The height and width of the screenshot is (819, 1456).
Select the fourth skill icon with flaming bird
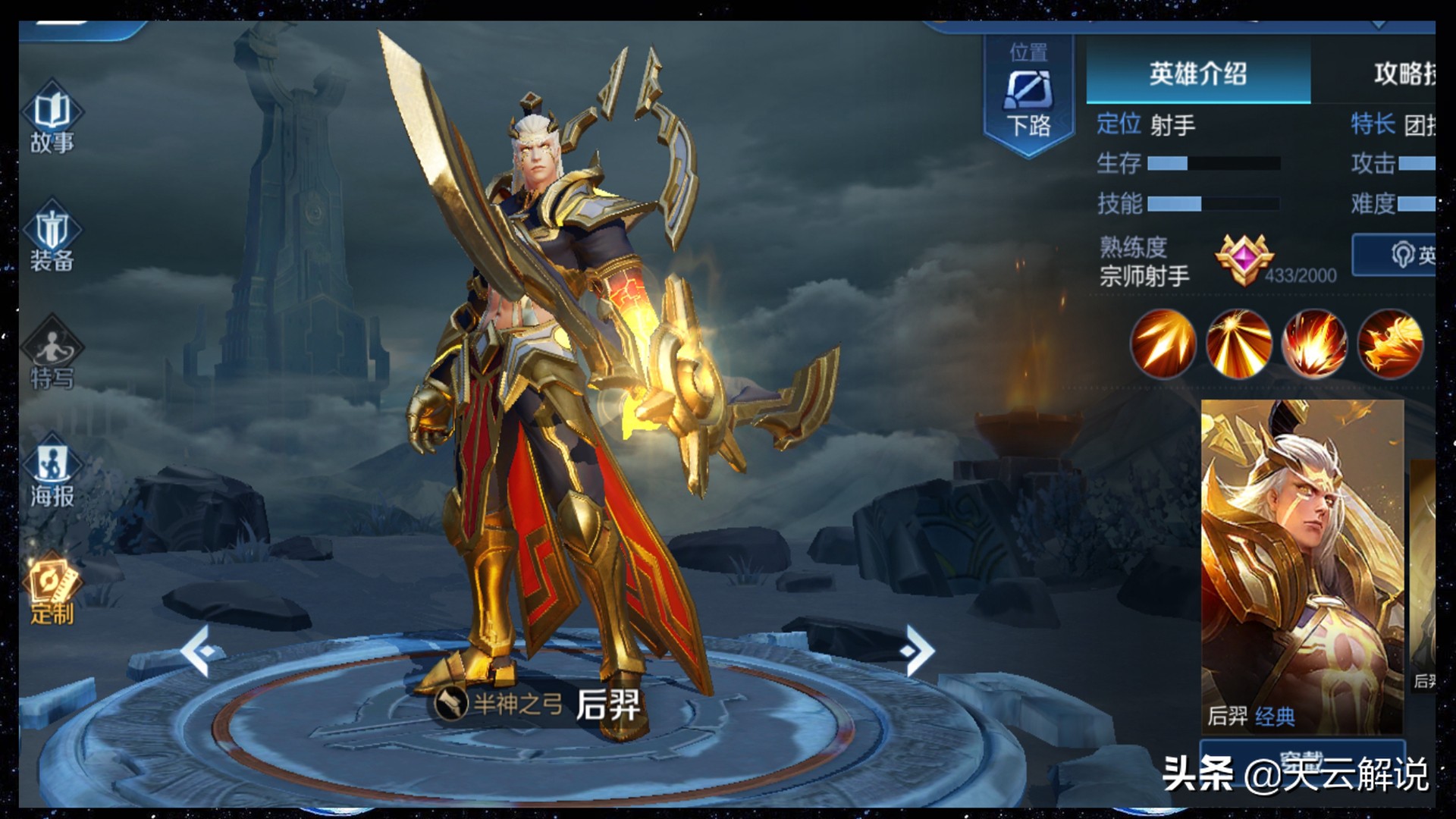pyautogui.click(x=1390, y=344)
